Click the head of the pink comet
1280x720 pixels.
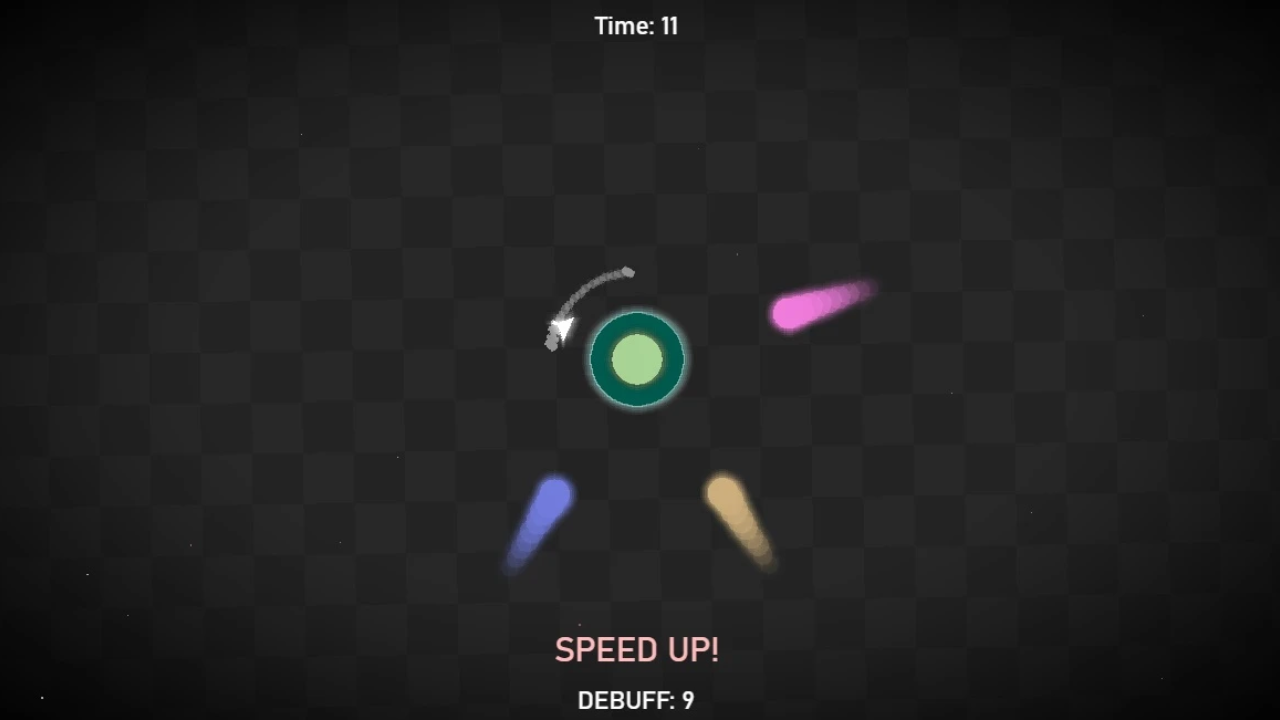pos(790,315)
